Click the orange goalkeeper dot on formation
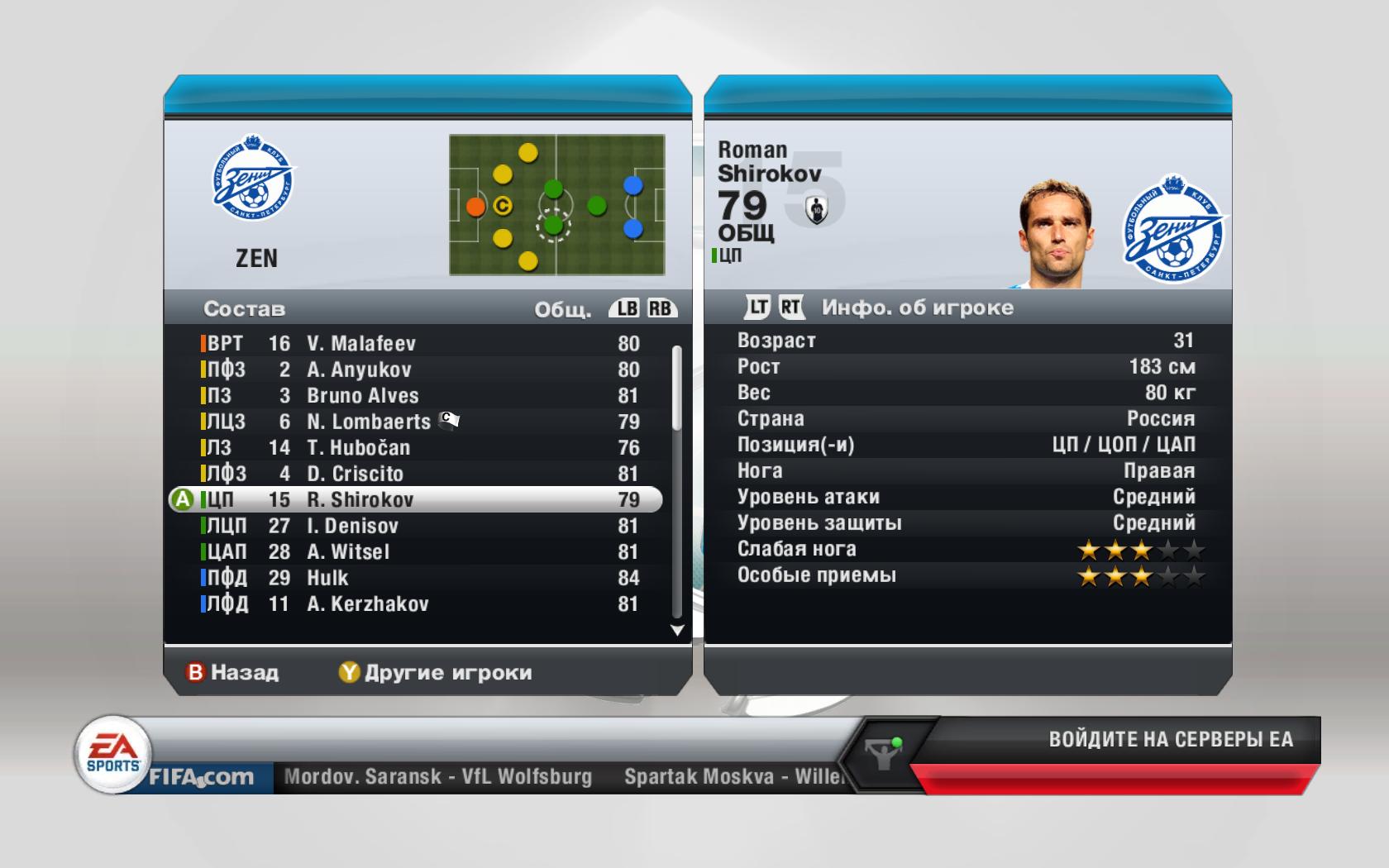The image size is (1389, 868). (x=475, y=206)
